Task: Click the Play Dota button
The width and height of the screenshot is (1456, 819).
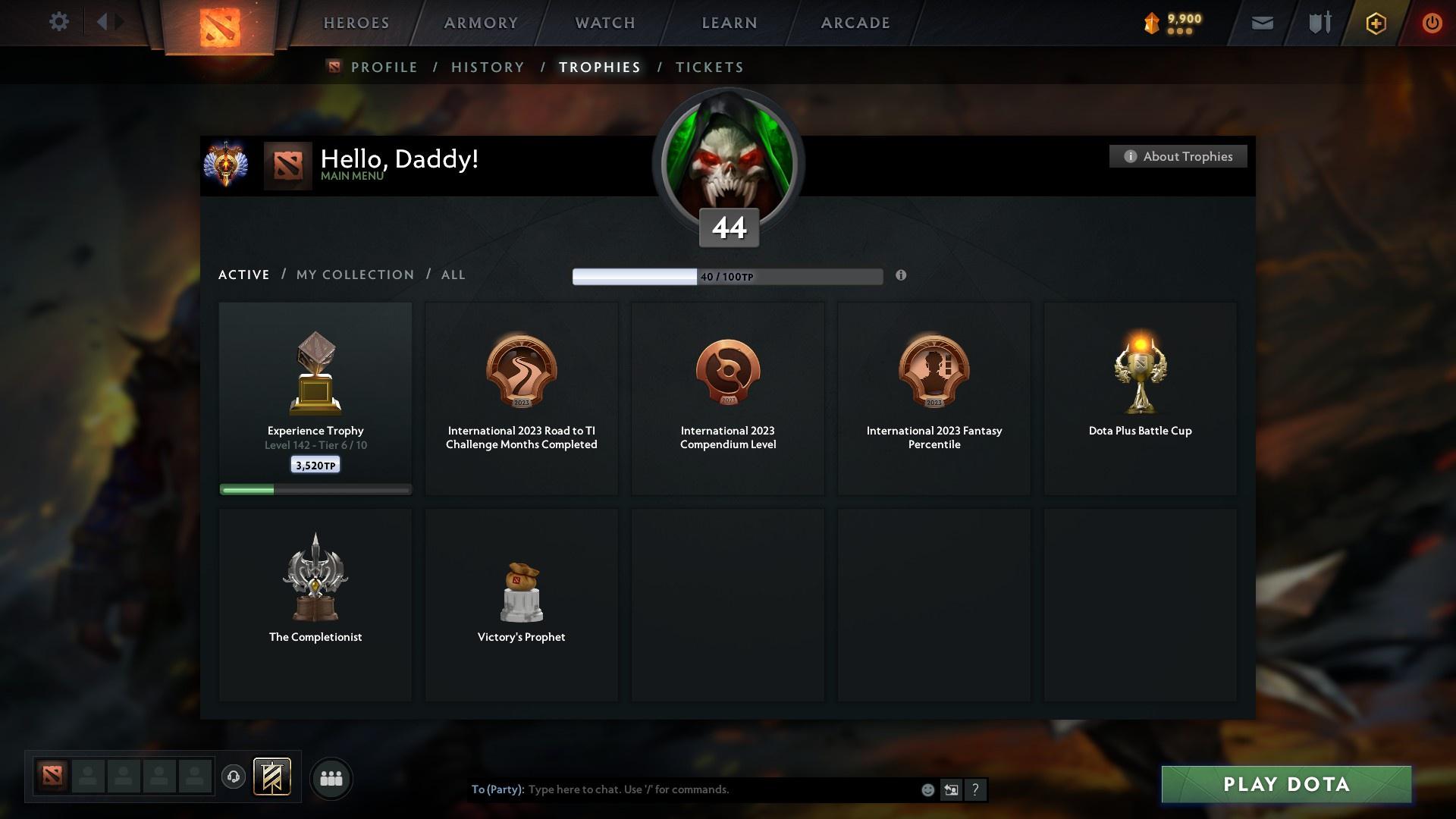Action: [x=1286, y=784]
